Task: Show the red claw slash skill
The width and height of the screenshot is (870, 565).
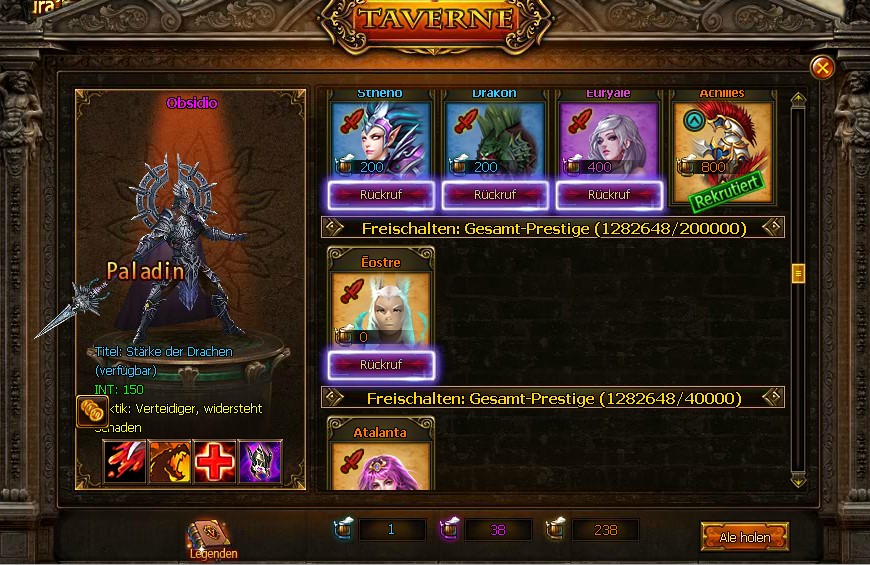Action: pyautogui.click(x=124, y=461)
